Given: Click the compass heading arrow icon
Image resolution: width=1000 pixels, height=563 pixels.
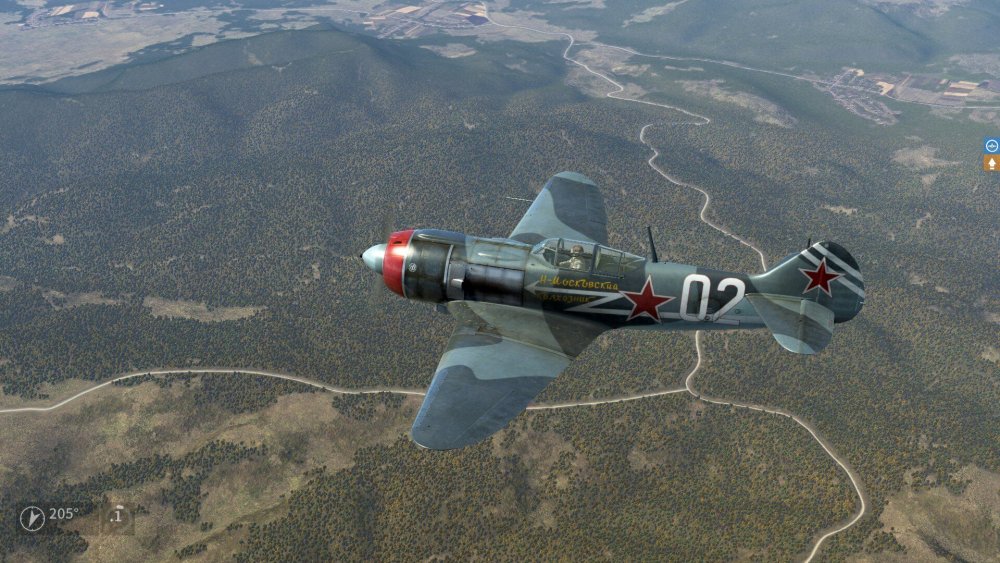Looking at the screenshot, I should click(32, 517).
